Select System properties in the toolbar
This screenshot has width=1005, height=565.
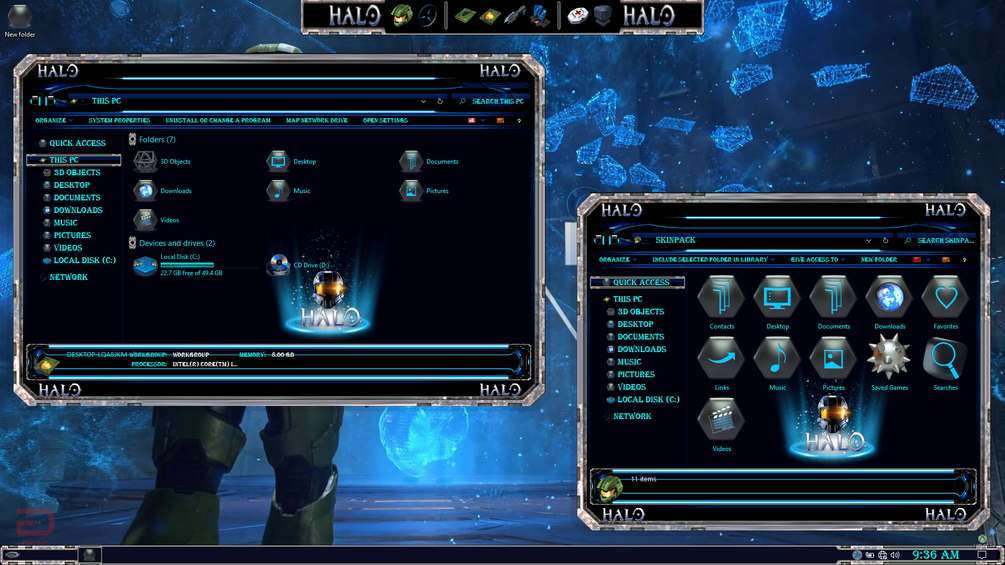tap(119, 121)
